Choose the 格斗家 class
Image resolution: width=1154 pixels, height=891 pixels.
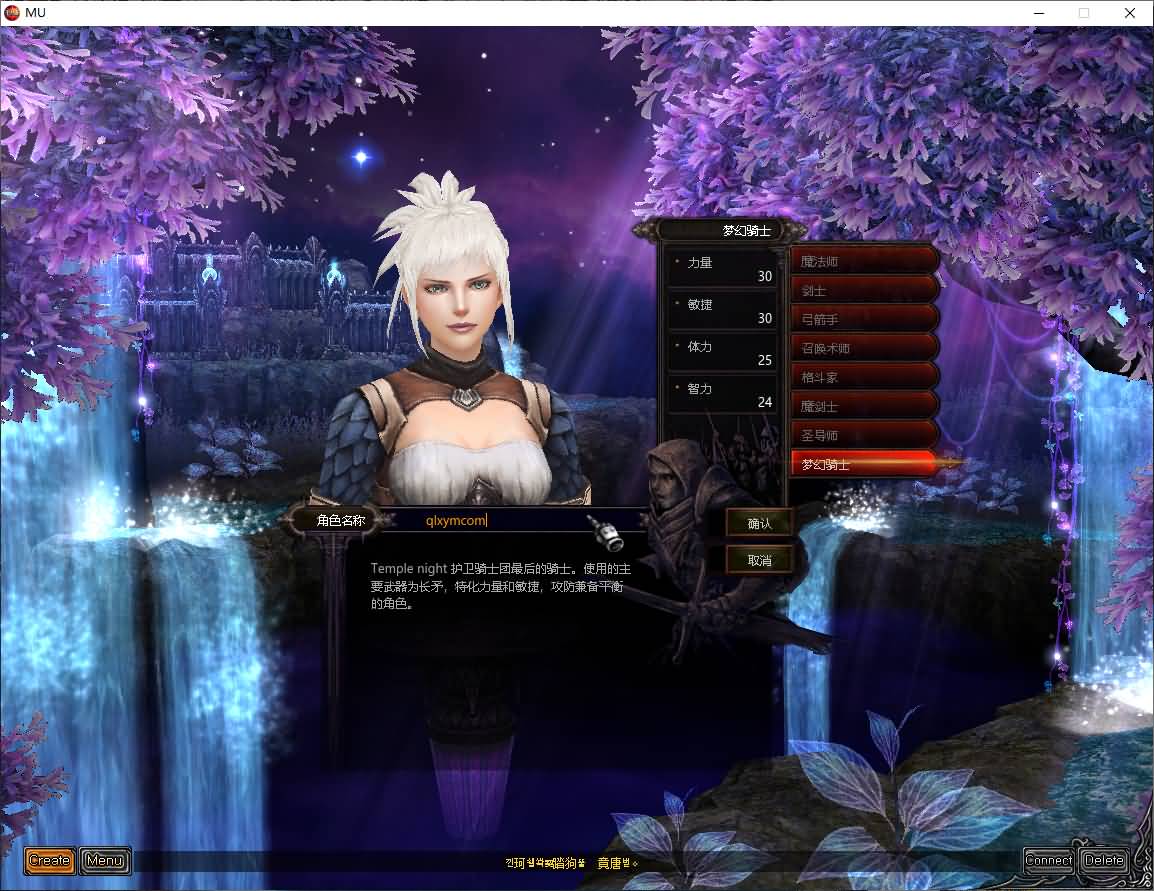point(864,377)
